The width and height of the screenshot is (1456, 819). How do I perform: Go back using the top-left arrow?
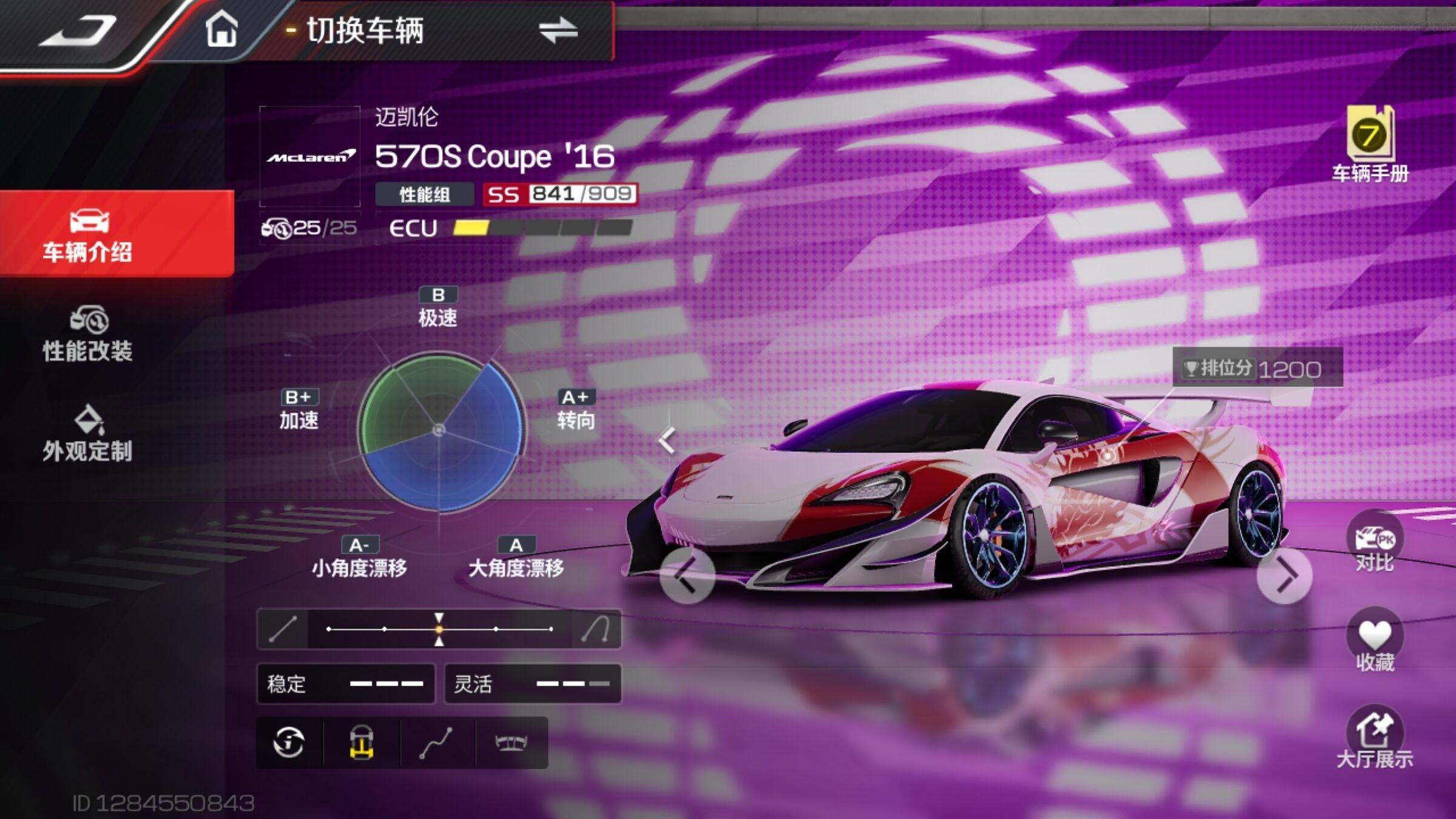(78, 30)
